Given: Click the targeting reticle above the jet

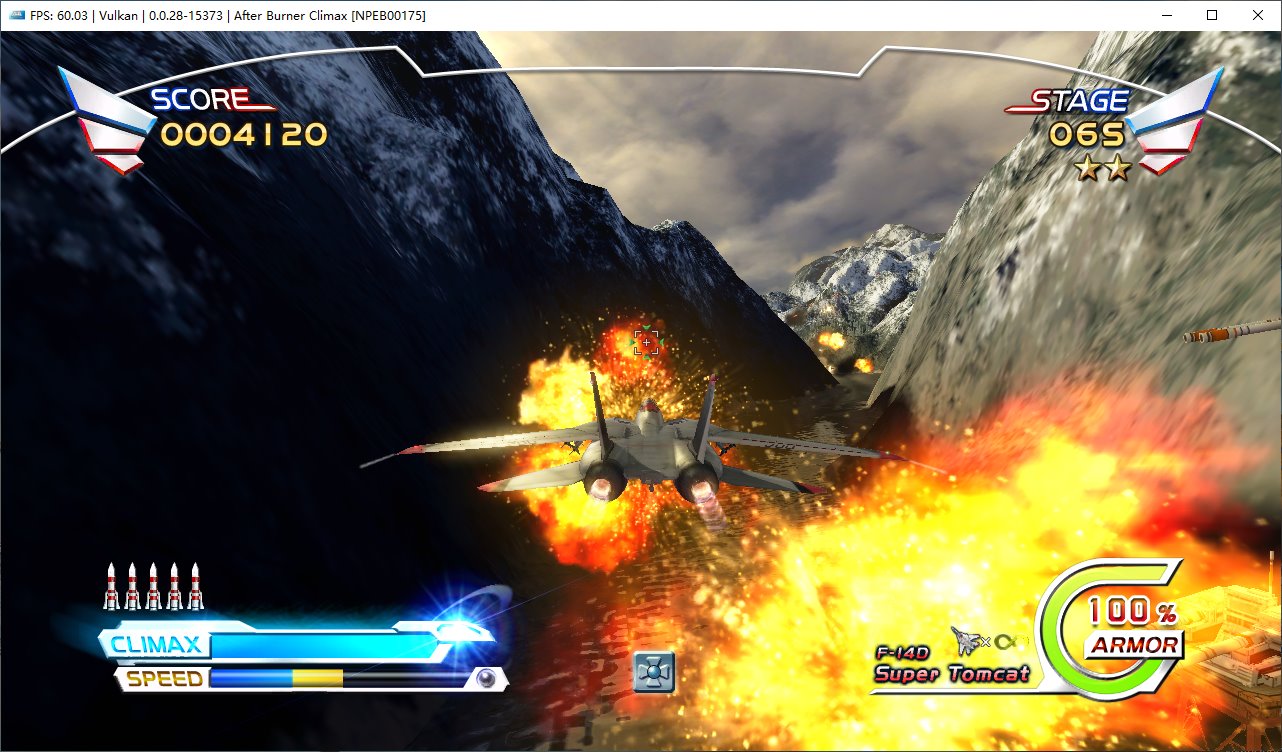Looking at the screenshot, I should pos(645,343).
